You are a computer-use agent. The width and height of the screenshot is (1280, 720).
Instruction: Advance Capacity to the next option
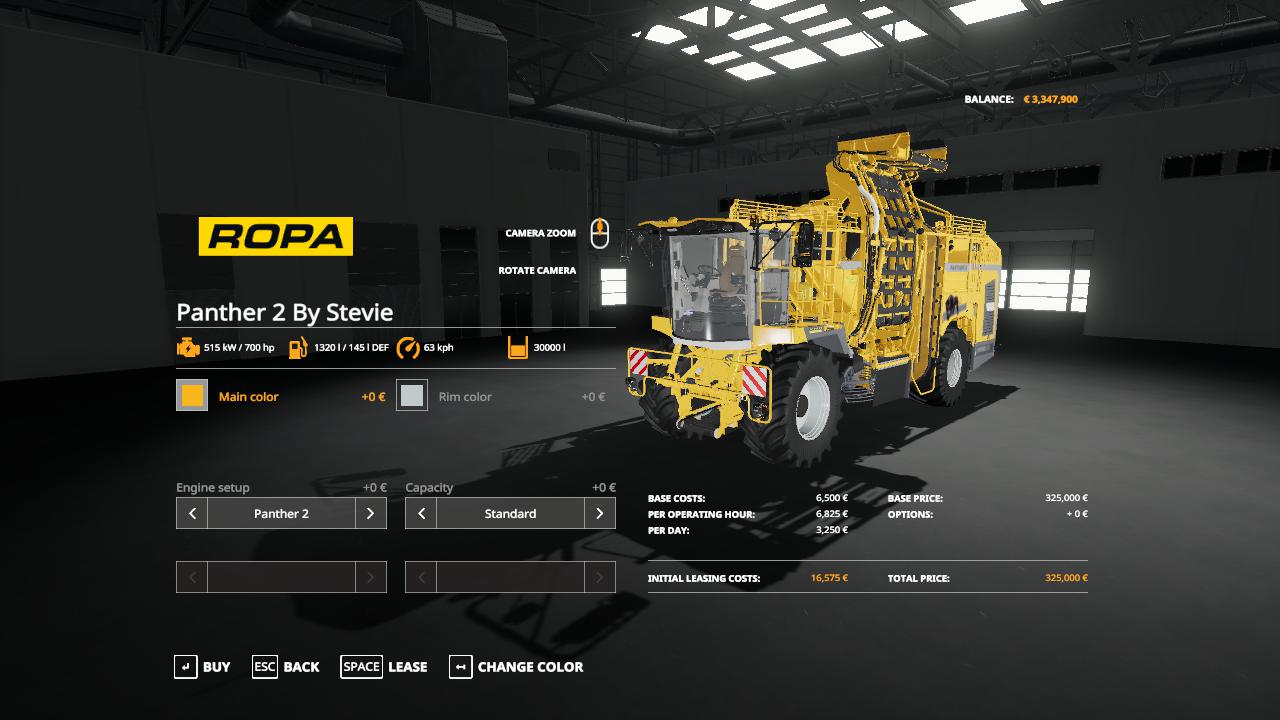599,514
